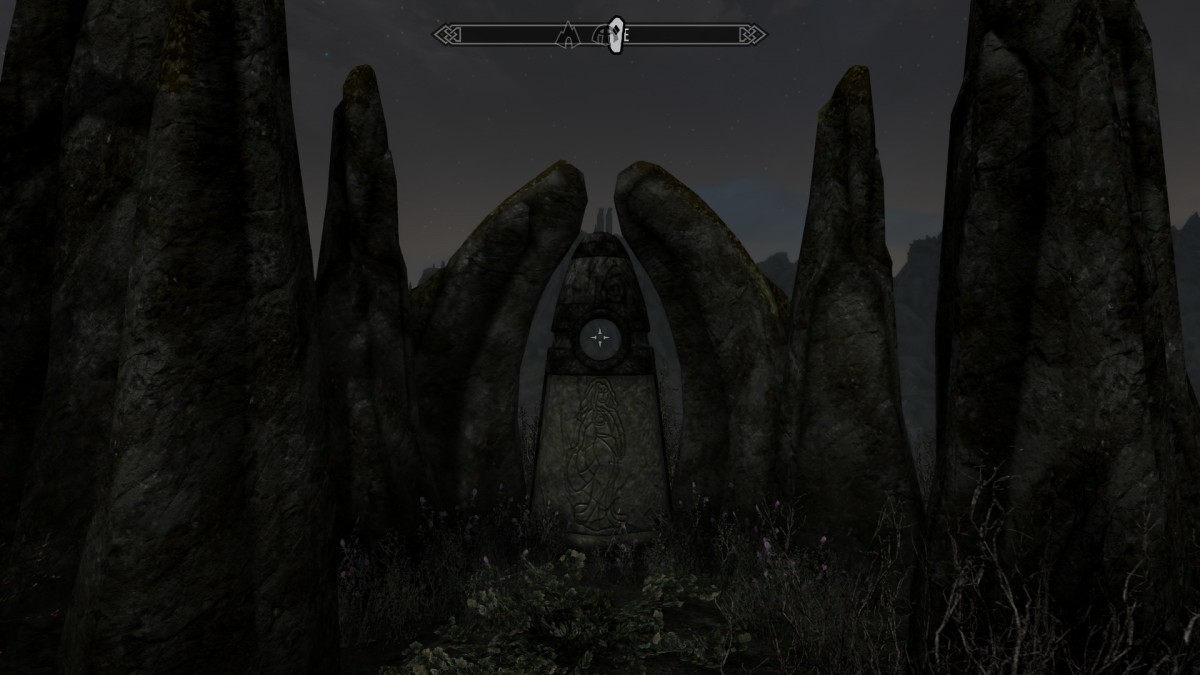This screenshot has width=1200, height=675.
Task: Select the mountain cave marker on the compass
Action: [x=569, y=36]
